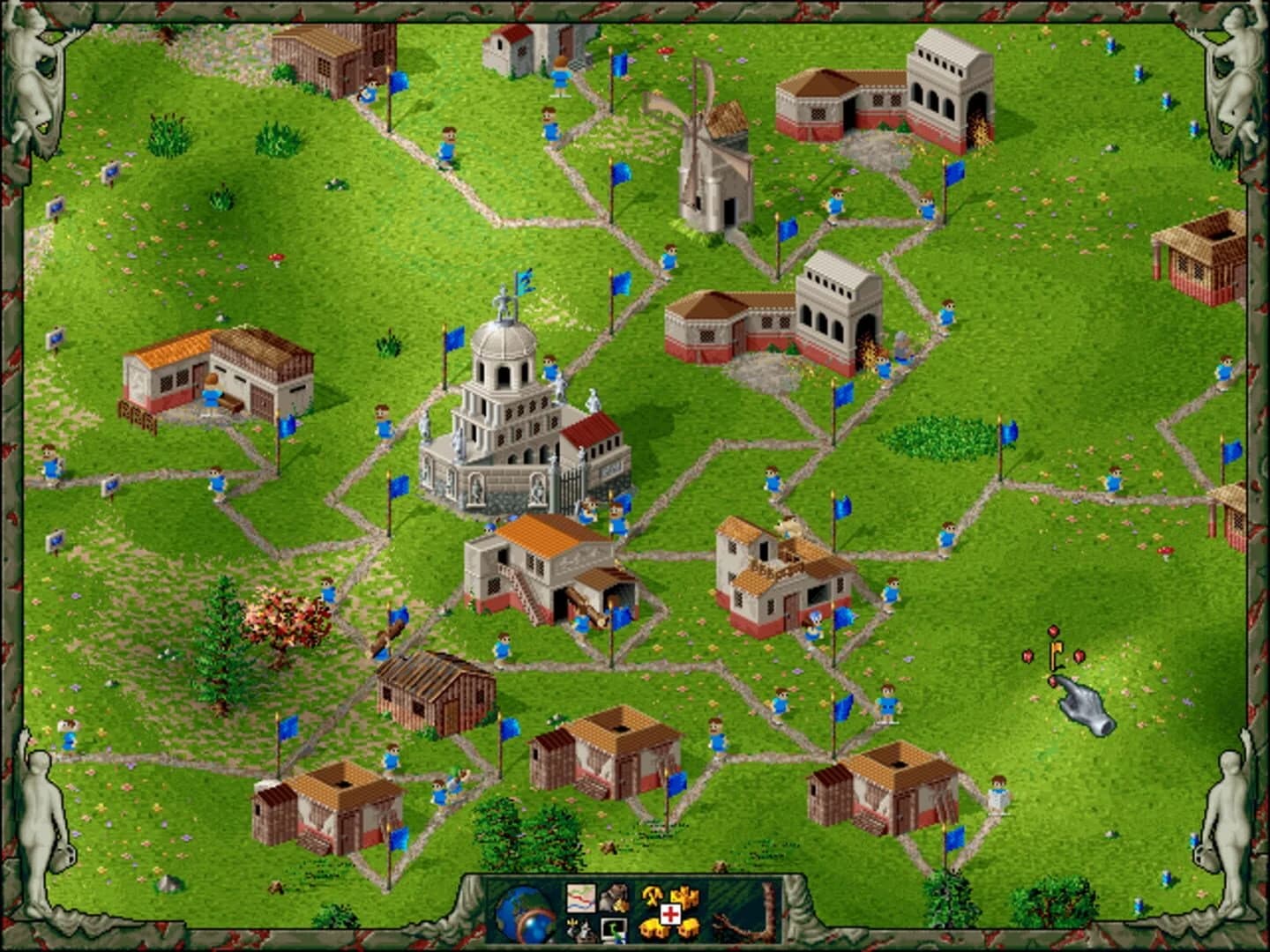Open the hammer tools production icon
The width and height of the screenshot is (1270, 952).
[653, 896]
